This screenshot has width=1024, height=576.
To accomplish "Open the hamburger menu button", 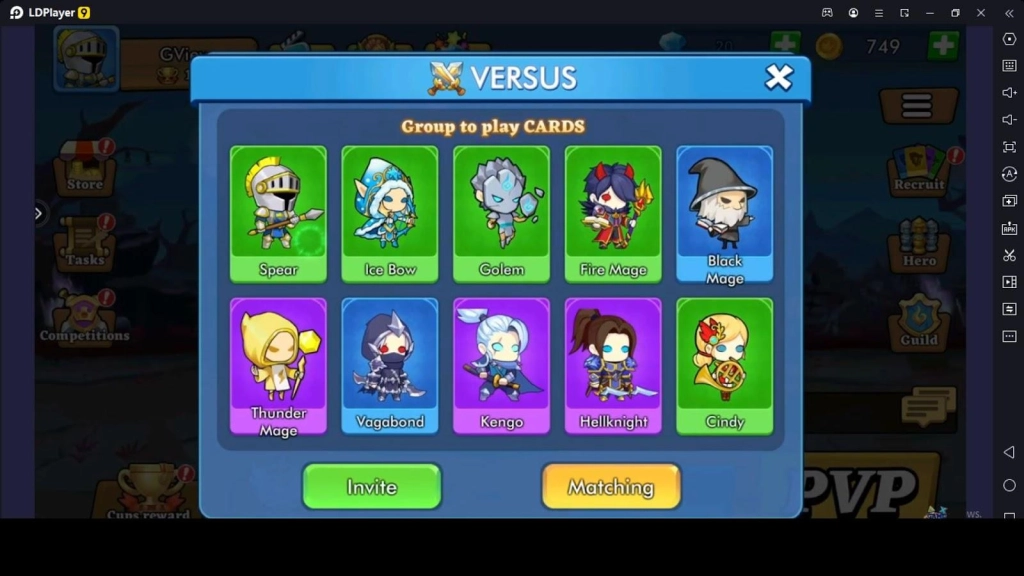I will [917, 105].
